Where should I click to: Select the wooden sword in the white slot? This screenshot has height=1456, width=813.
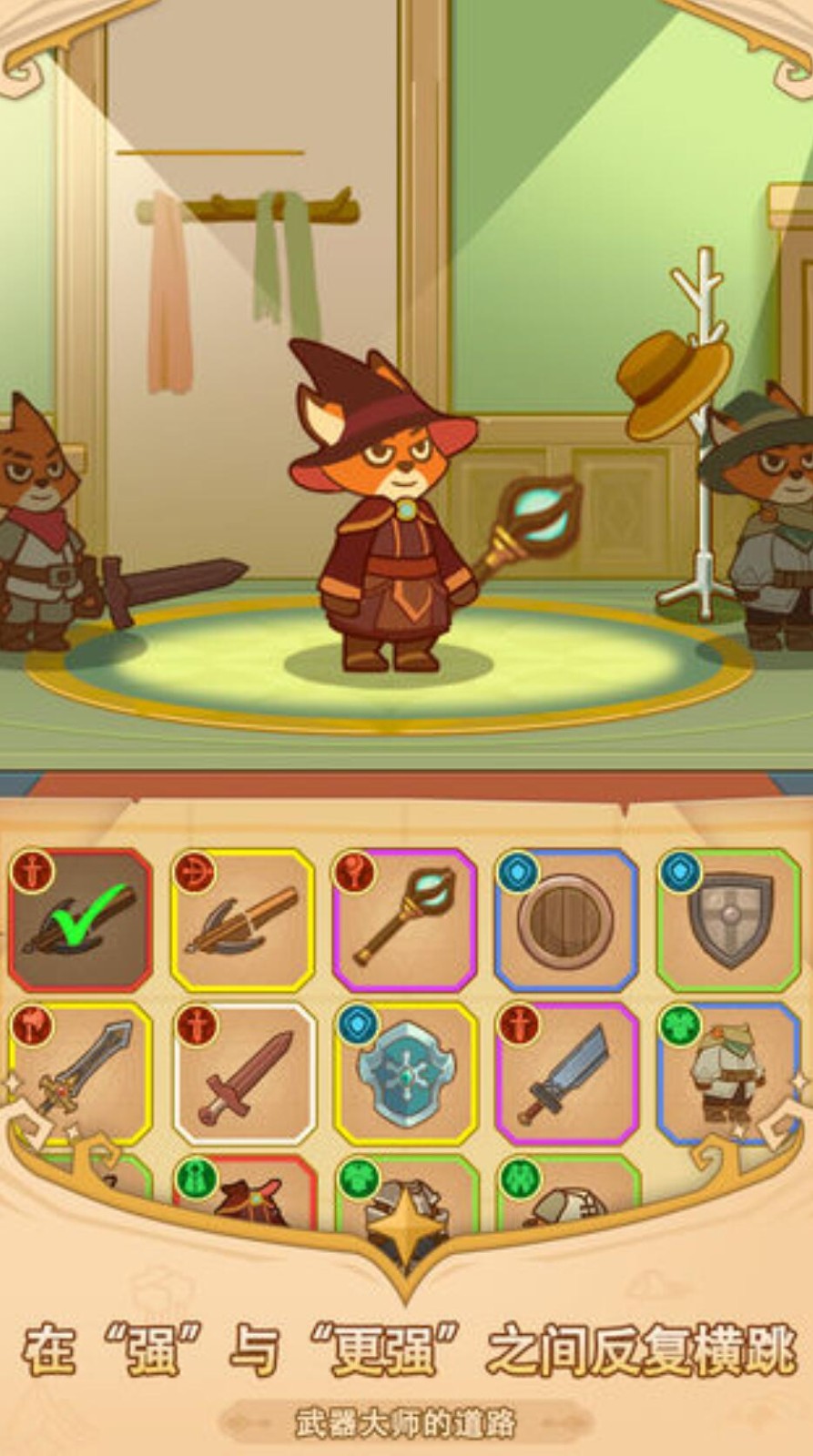244,1074
